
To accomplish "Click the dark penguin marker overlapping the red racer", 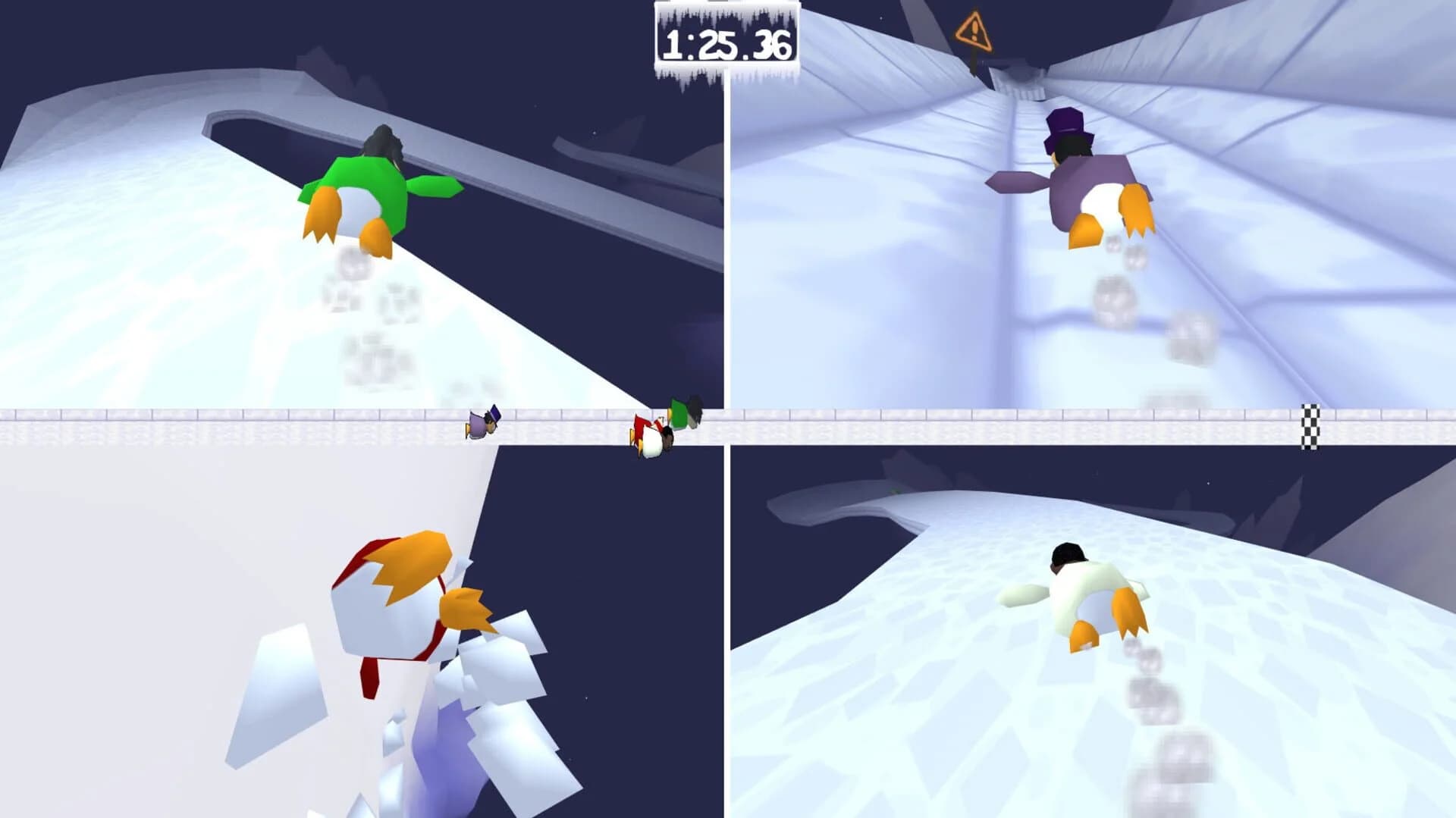I will [x=667, y=434].
